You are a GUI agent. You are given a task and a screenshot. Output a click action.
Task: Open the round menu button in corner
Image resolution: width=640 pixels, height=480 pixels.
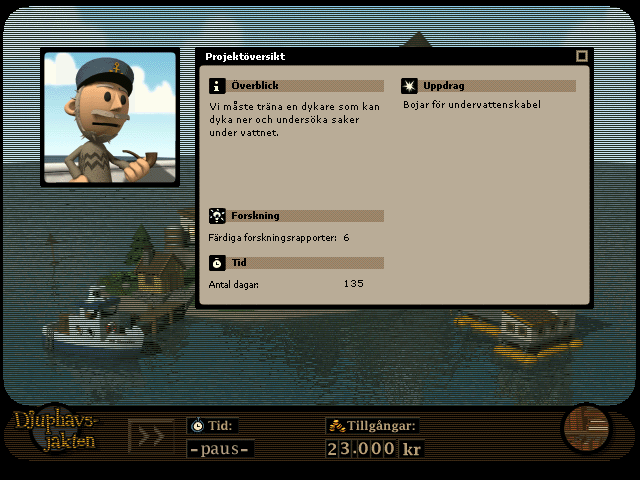pos(585,429)
